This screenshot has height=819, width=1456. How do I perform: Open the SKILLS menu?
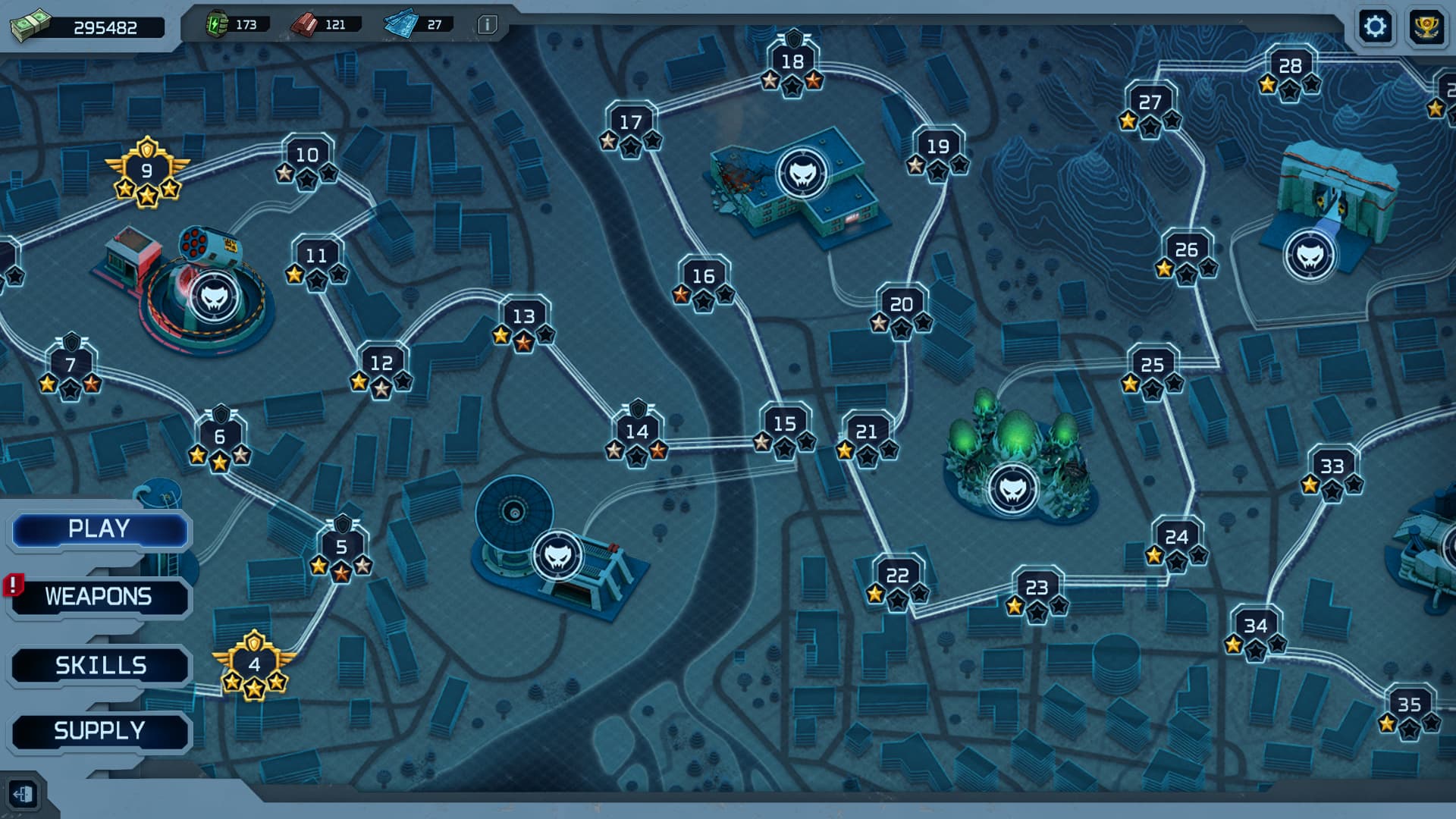coord(100,664)
